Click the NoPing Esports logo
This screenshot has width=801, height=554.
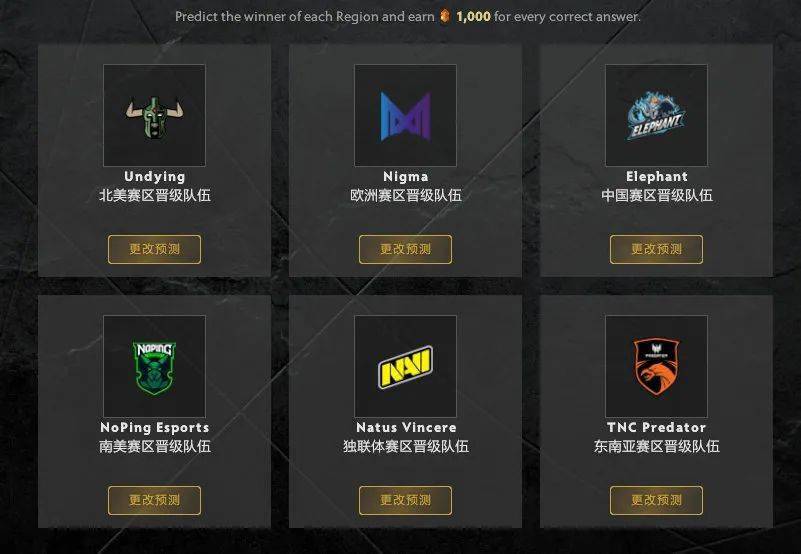(x=154, y=366)
